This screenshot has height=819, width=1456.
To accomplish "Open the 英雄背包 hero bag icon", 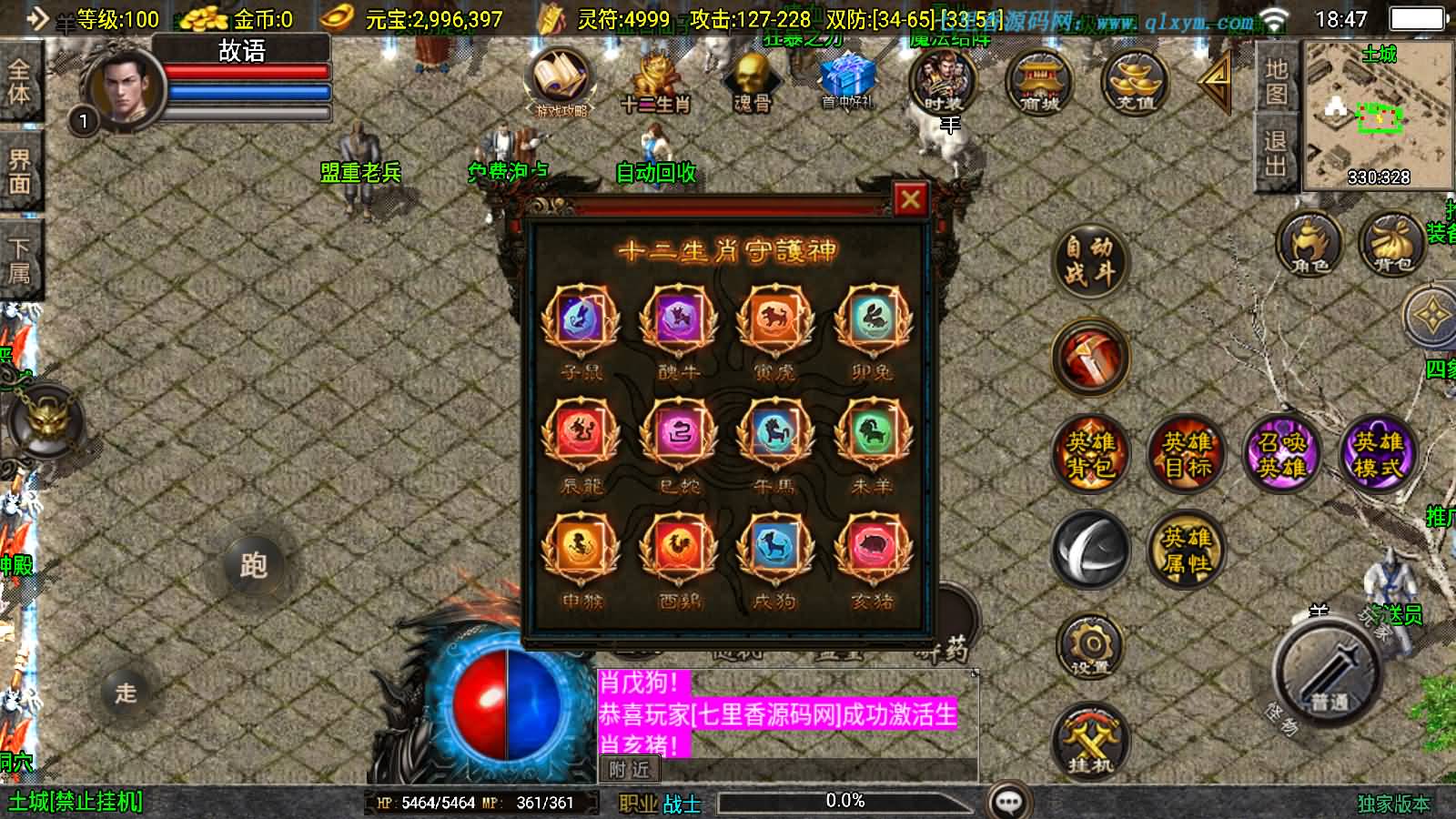I will point(1089,457).
